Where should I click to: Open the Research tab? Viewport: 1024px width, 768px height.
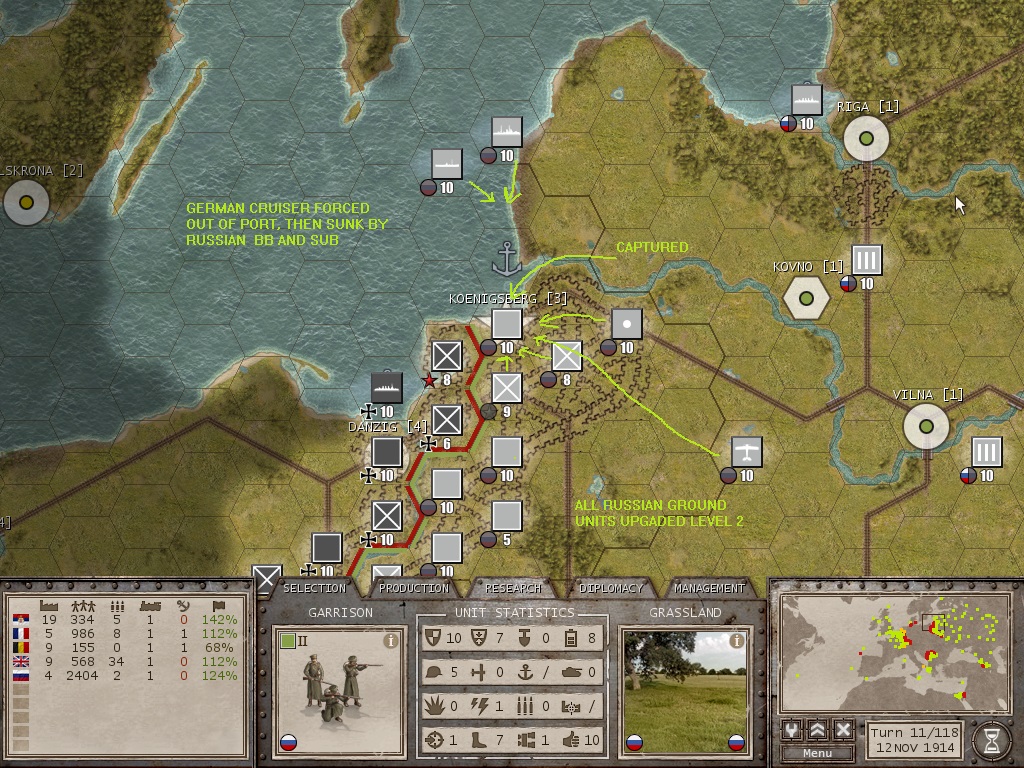pyautogui.click(x=513, y=588)
